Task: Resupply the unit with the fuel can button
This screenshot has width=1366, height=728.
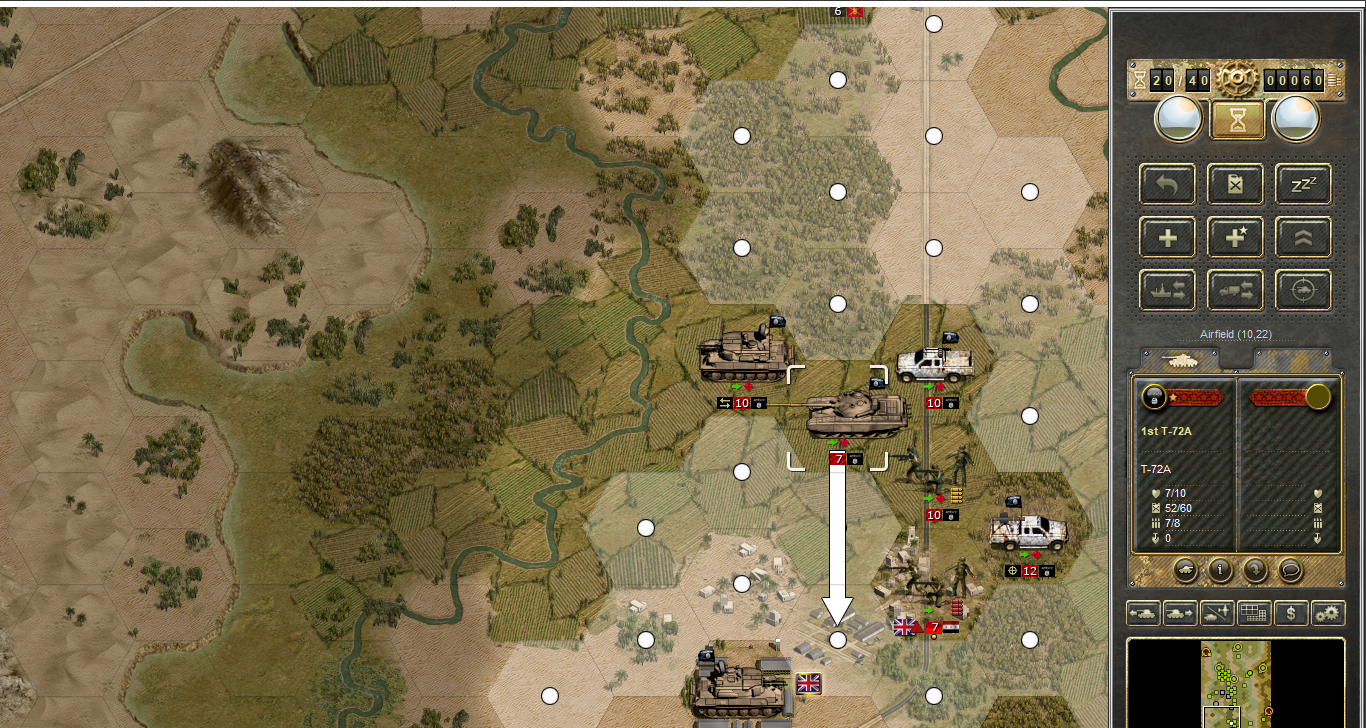Action: point(1235,183)
